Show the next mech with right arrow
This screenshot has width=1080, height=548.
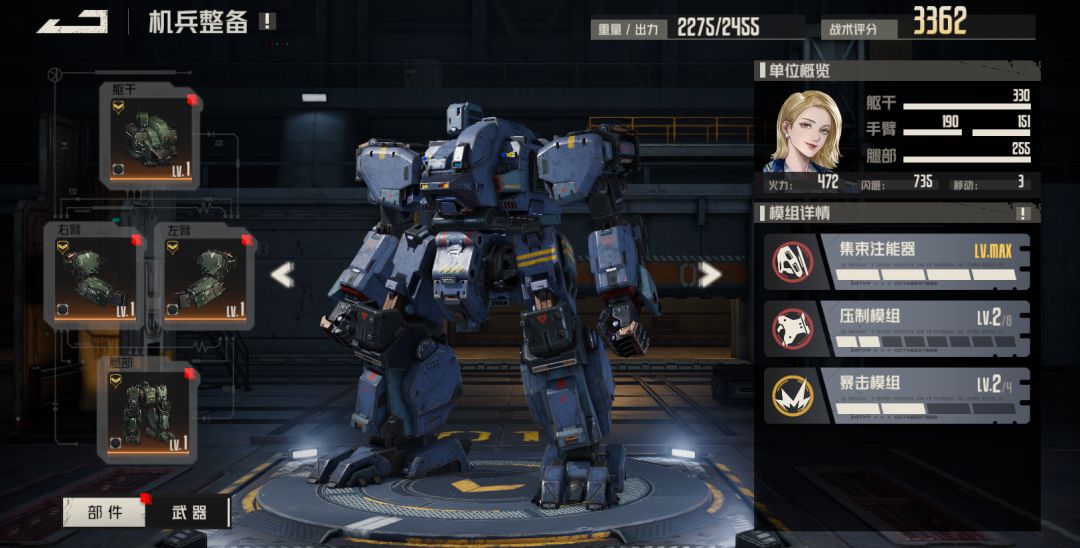[x=709, y=274]
